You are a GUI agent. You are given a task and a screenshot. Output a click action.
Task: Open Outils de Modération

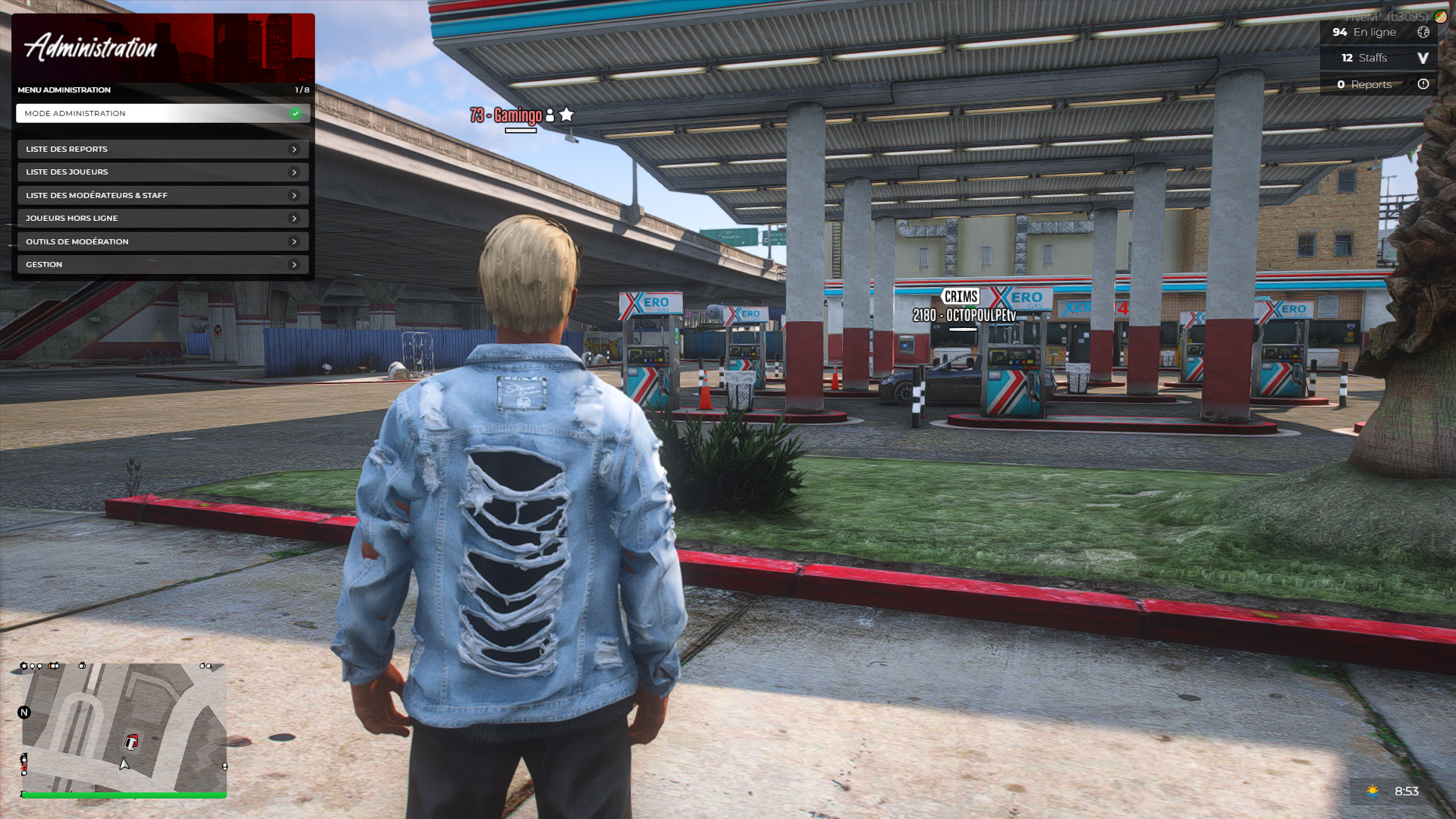[162, 242]
